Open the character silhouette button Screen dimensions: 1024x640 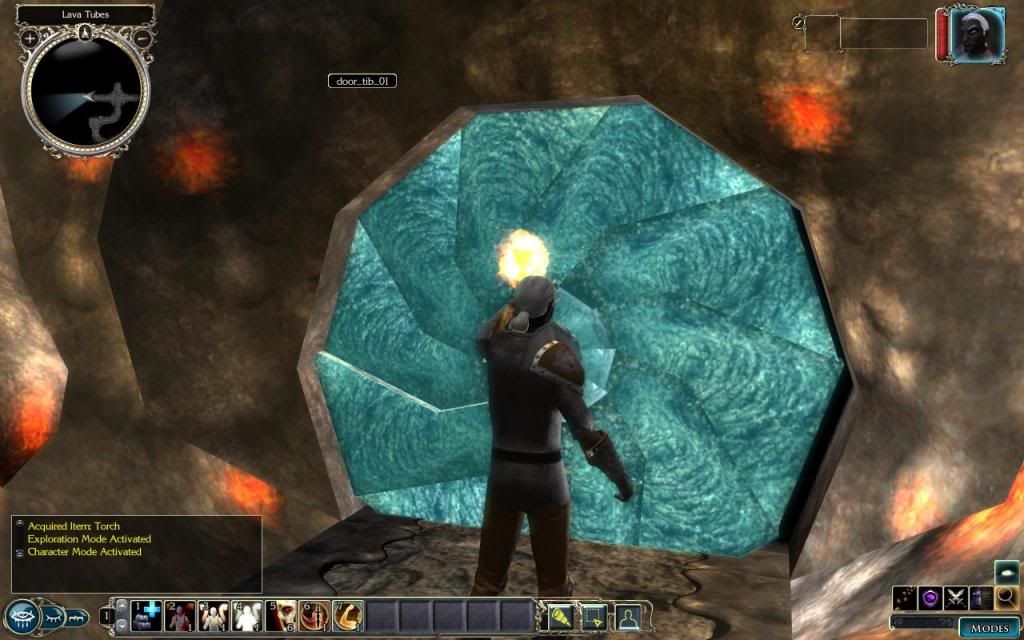pos(628,615)
